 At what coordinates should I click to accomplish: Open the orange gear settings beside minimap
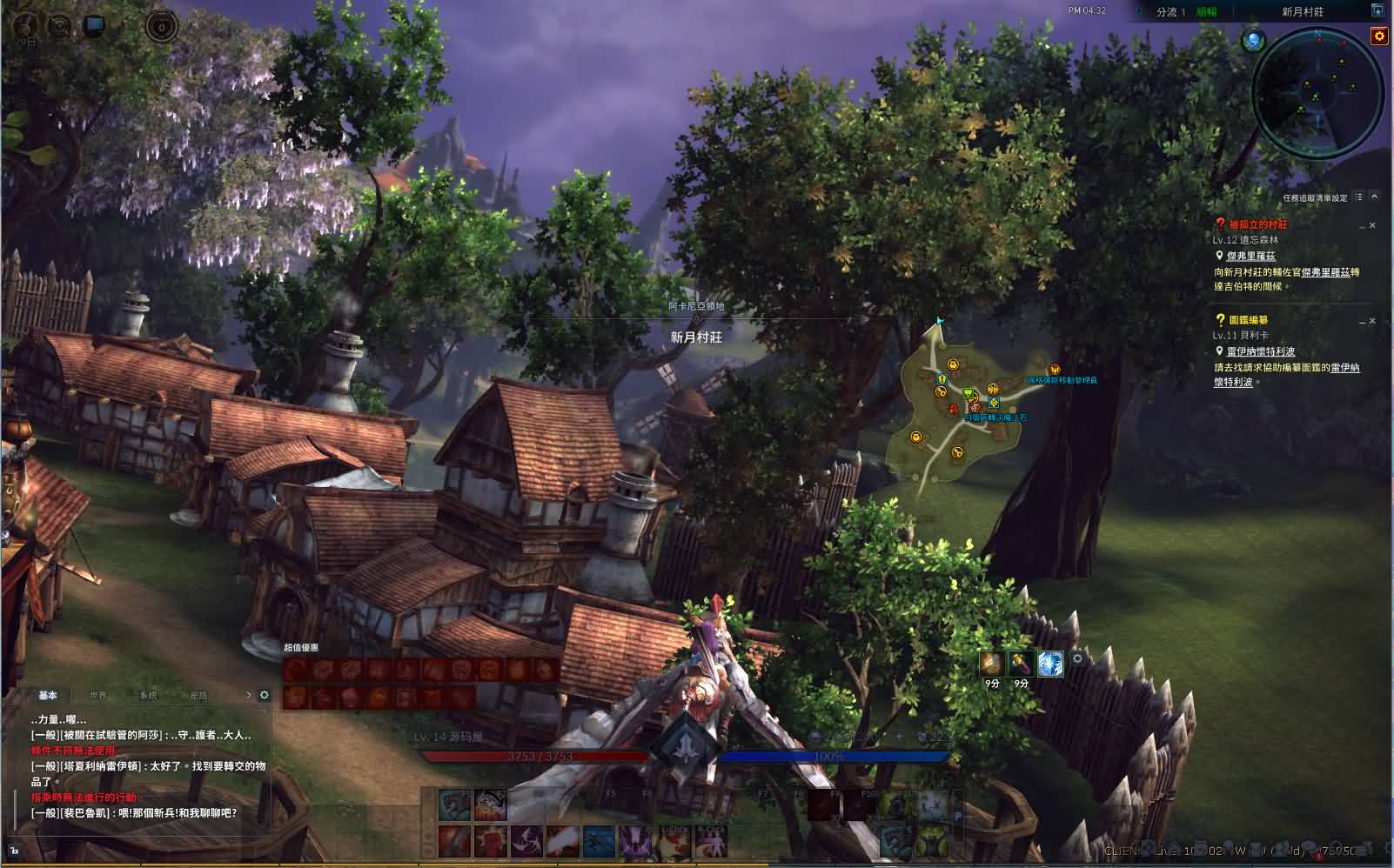click(1378, 36)
